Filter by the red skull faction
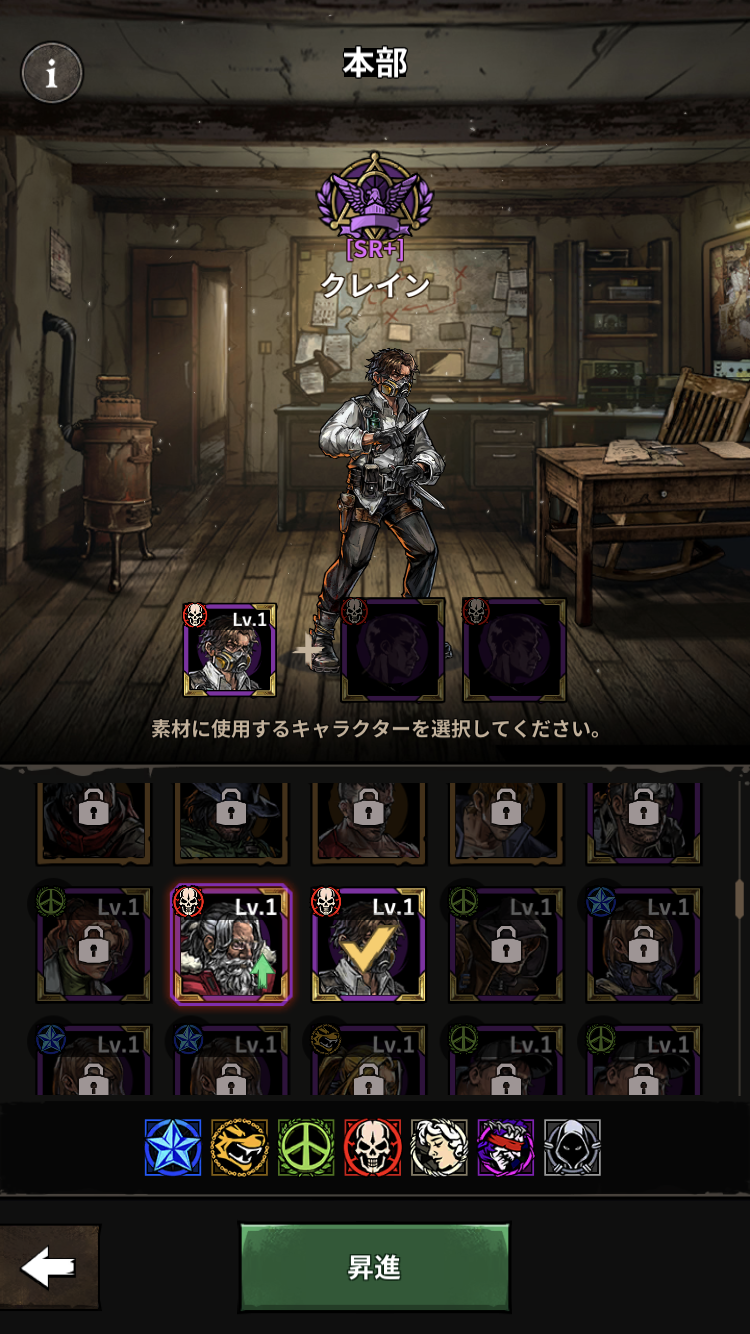The image size is (750, 1334). (x=373, y=1147)
